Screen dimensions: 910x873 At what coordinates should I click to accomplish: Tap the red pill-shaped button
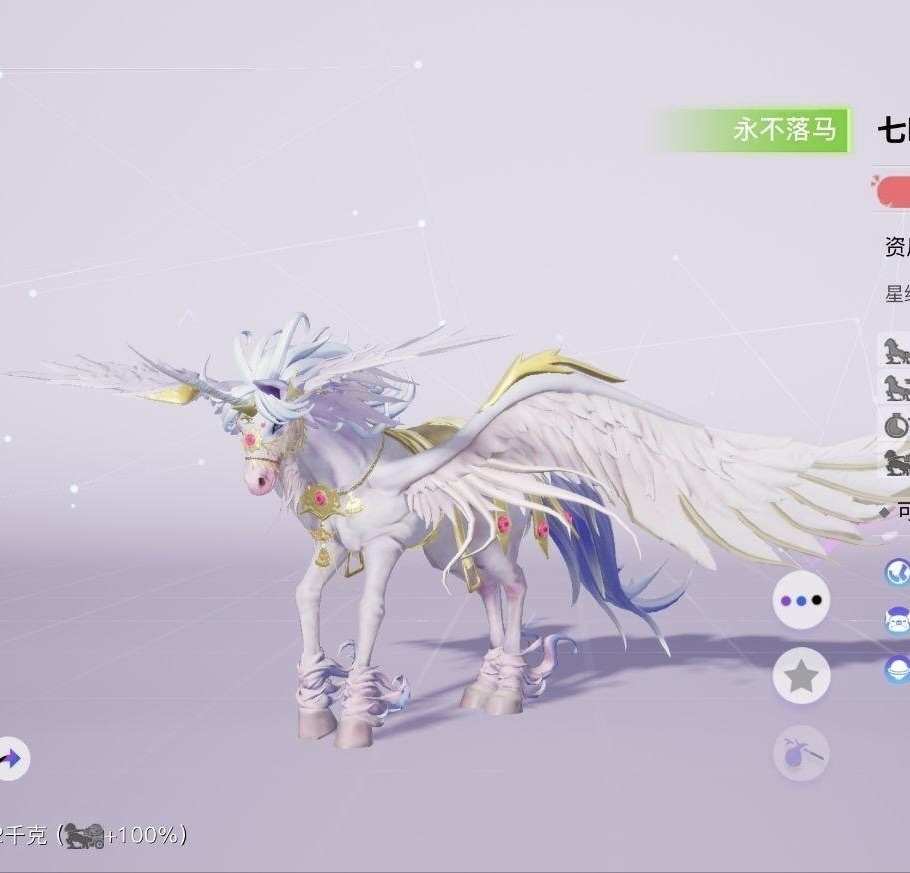[x=893, y=191]
